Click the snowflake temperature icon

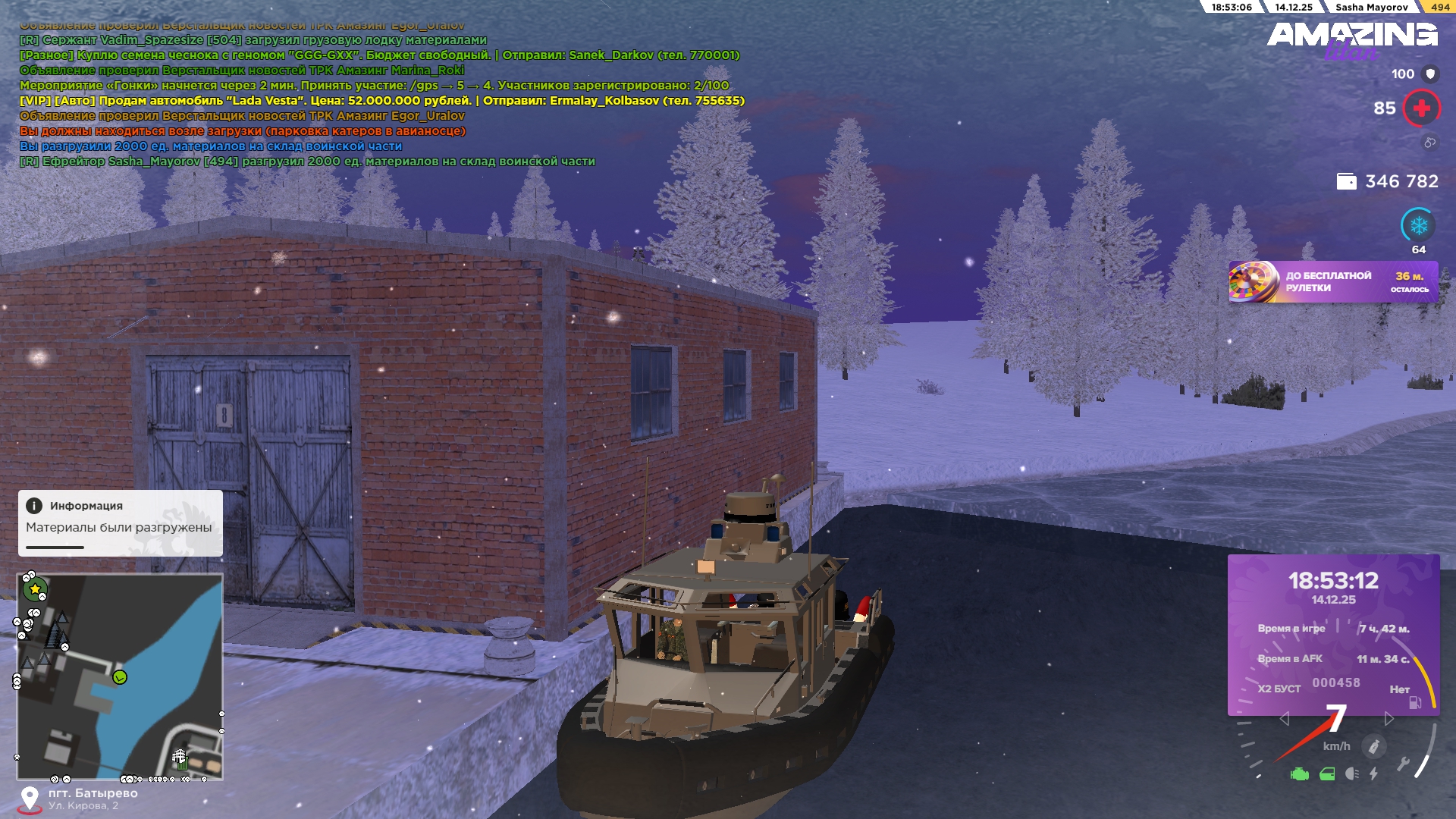pos(1418,225)
